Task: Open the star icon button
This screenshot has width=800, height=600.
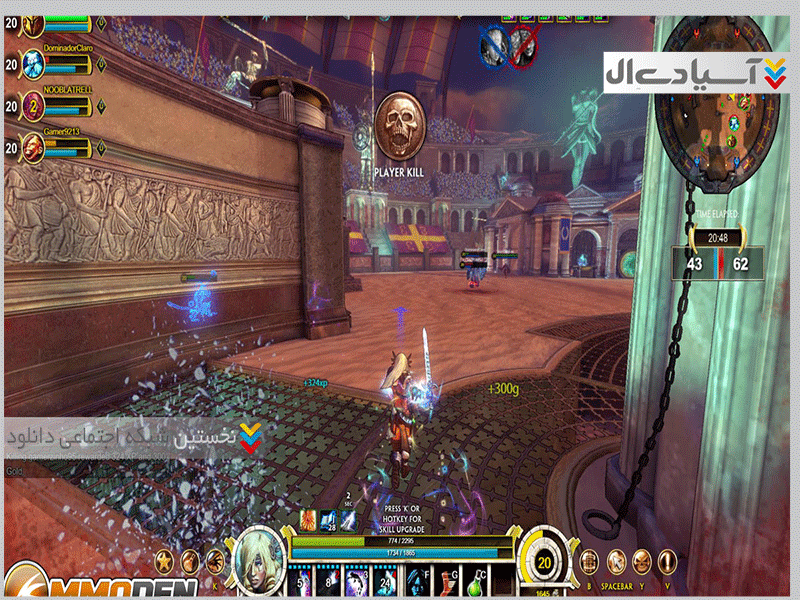Action: (x=162, y=560)
